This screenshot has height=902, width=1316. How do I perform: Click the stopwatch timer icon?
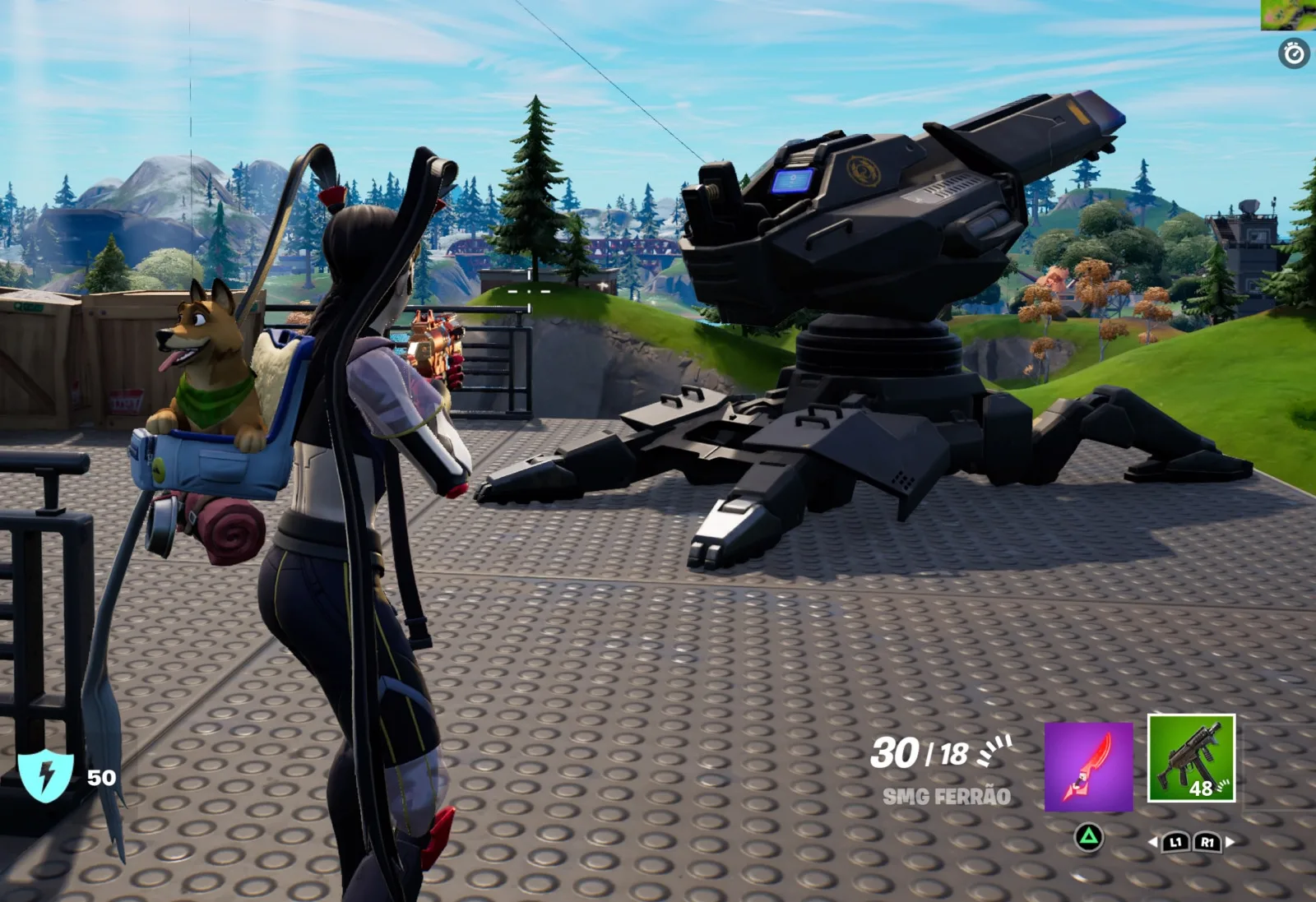pos(1294,54)
